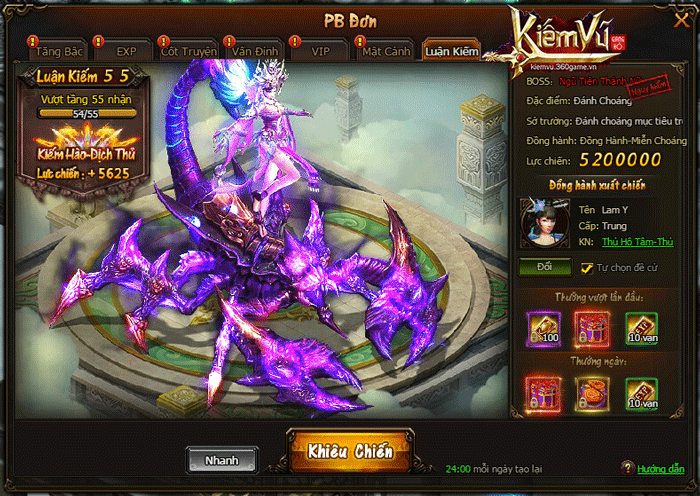Start the fight with Khiêu Chiến
This screenshot has width=700, height=496.
click(x=350, y=453)
